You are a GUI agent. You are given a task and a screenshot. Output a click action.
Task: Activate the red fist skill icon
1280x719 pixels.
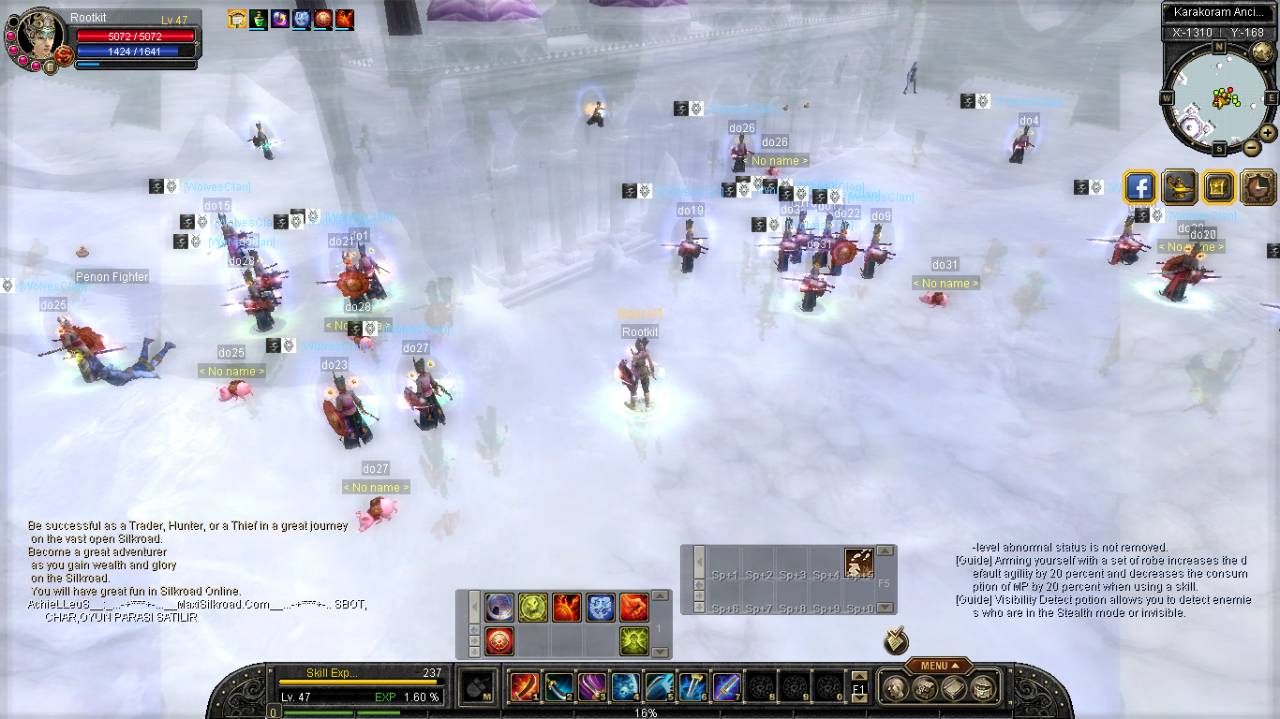(634, 607)
